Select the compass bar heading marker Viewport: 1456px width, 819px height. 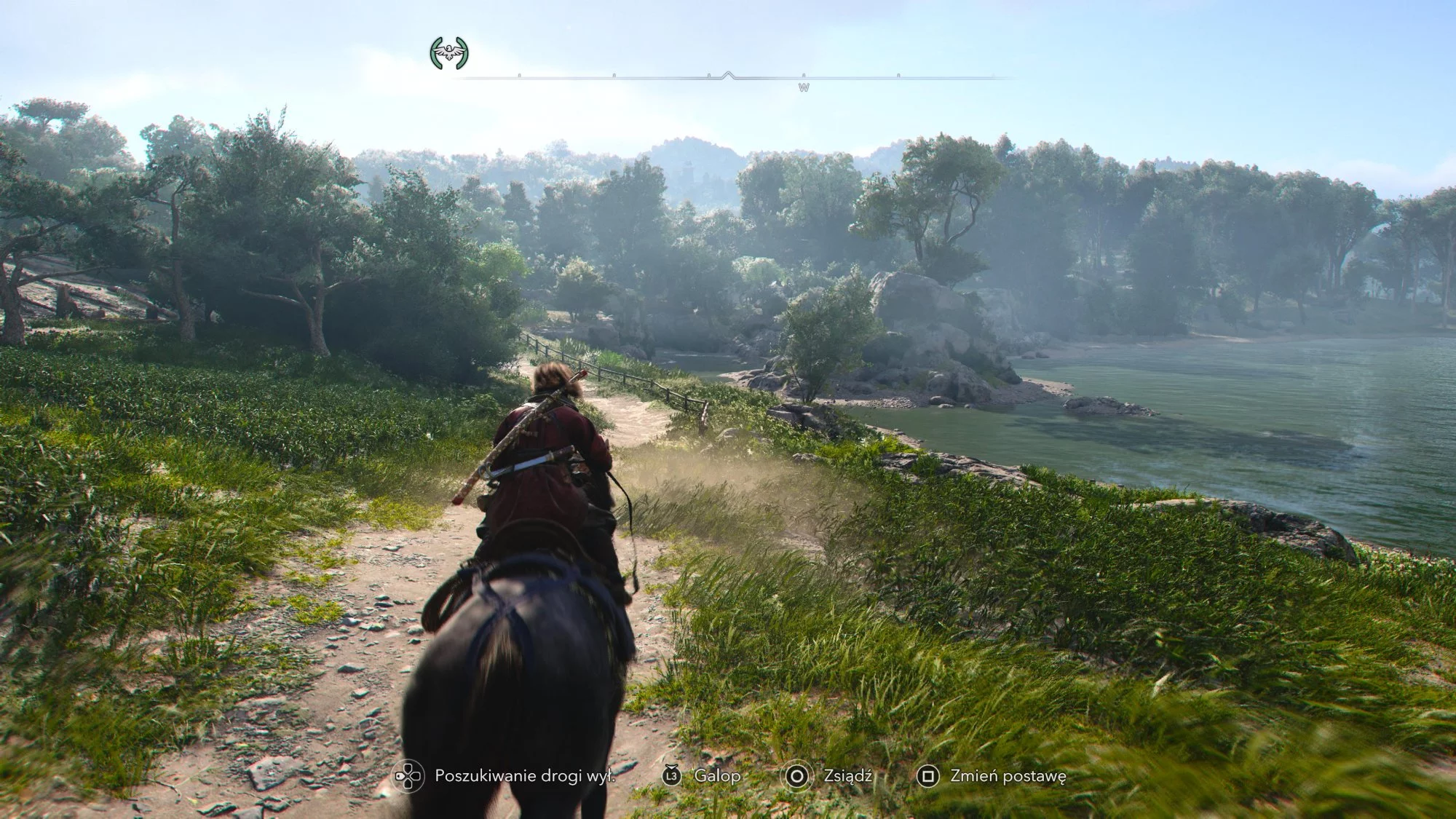728,75
